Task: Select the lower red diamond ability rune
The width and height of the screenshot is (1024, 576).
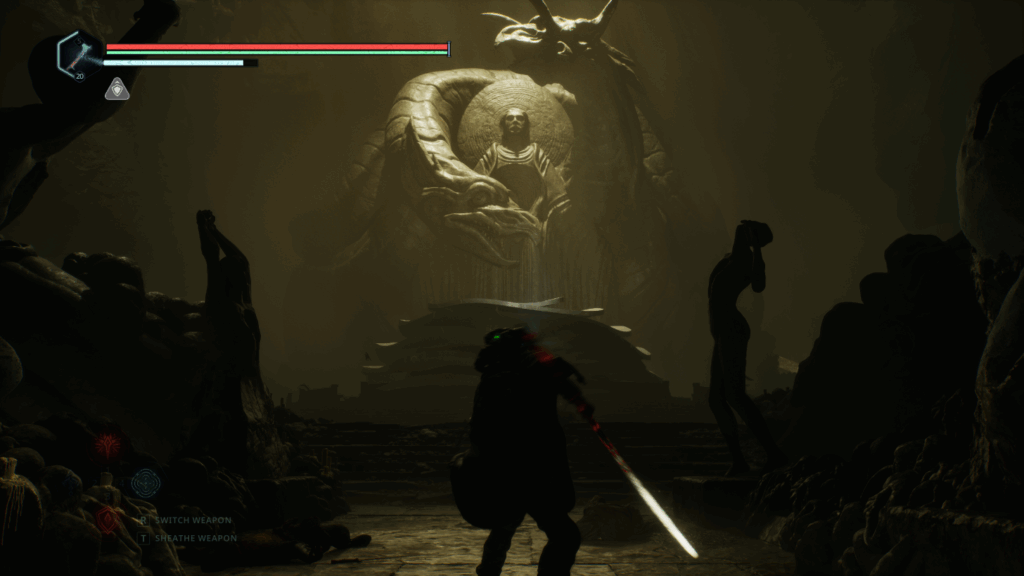Action: (x=108, y=520)
